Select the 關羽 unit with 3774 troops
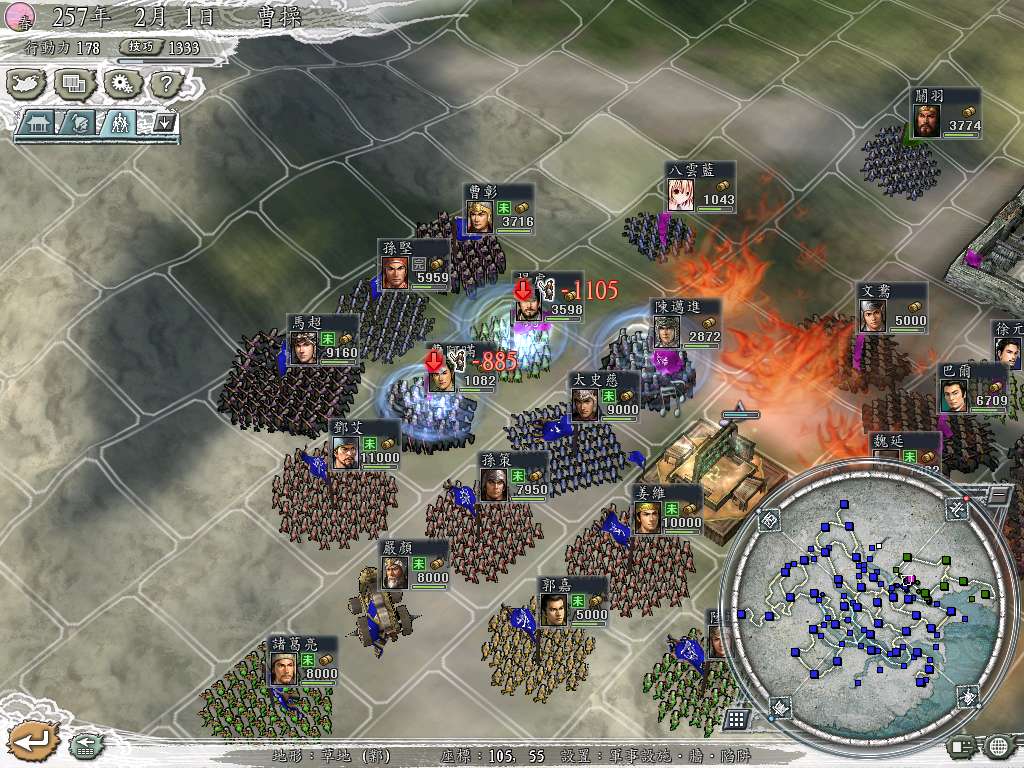This screenshot has height=768, width=1024. [x=925, y=120]
